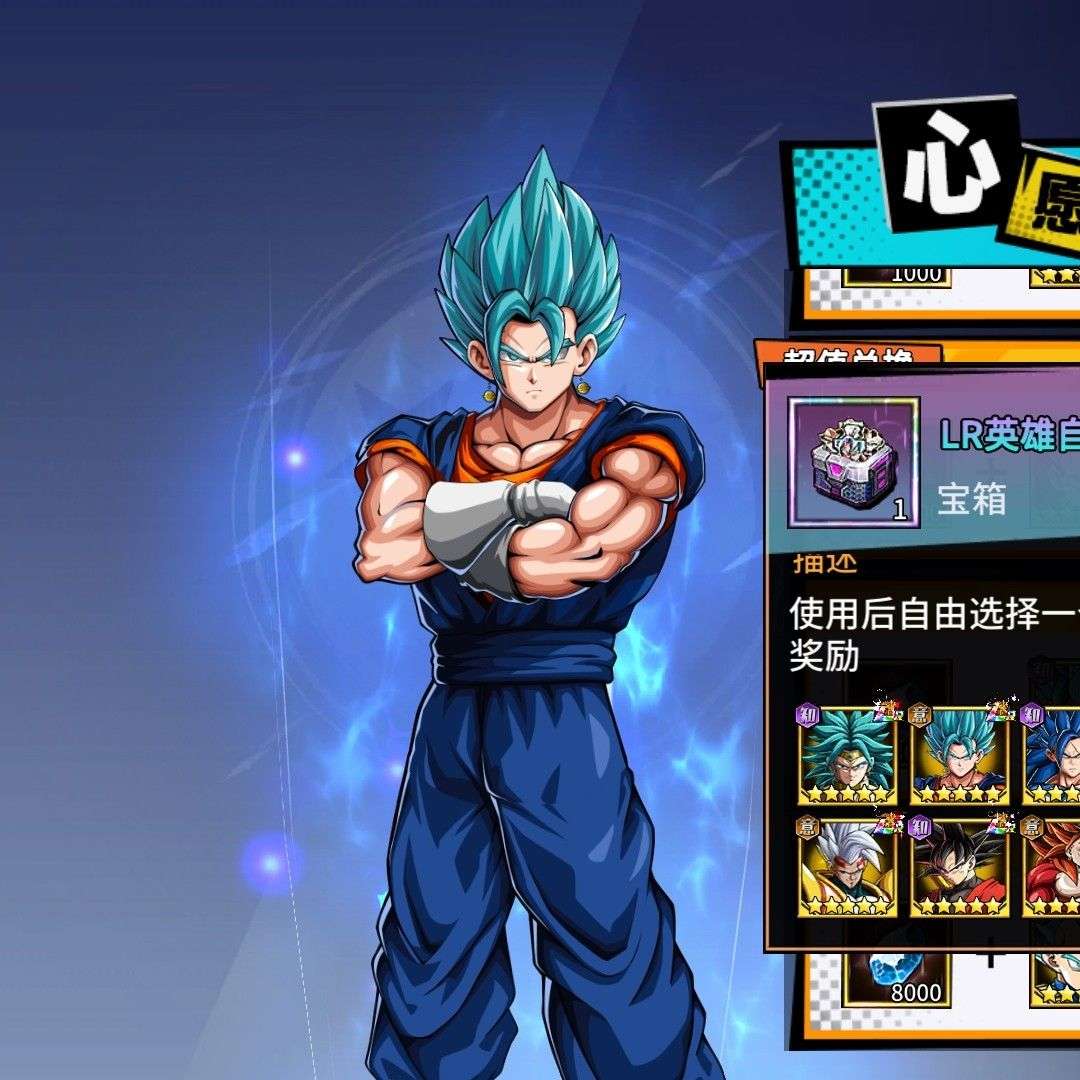The width and height of the screenshot is (1080, 1080).
Task: Select the LR hero treasure chest icon
Action: click(853, 461)
